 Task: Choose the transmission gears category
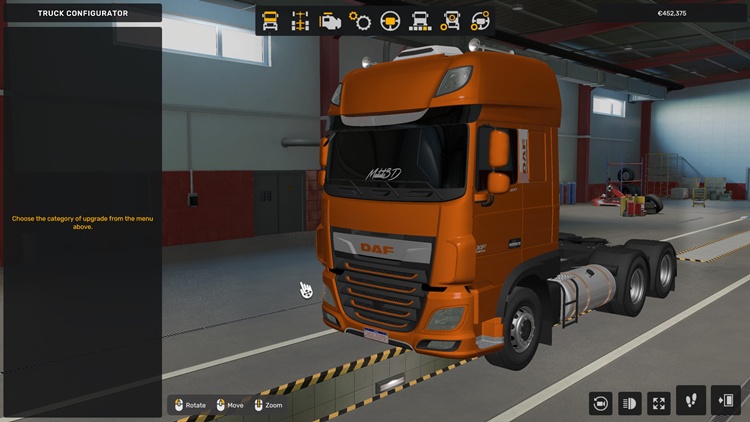360,20
